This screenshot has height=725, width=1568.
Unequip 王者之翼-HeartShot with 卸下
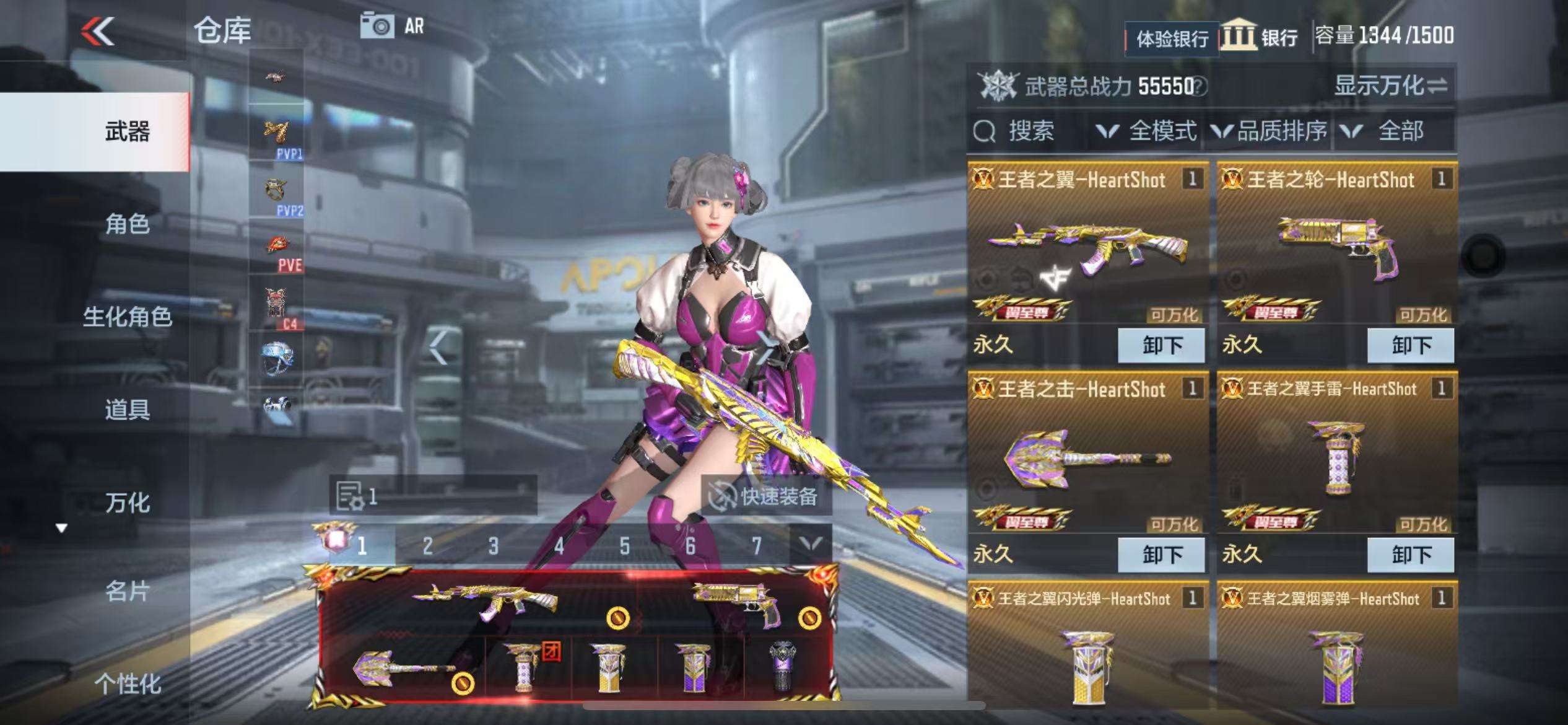1161,345
